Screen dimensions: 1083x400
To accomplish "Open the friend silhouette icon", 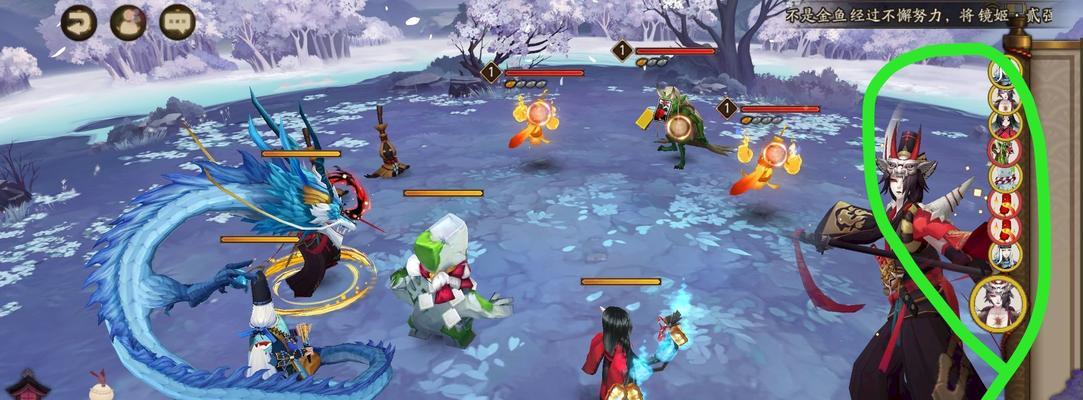I will (x=129, y=21).
